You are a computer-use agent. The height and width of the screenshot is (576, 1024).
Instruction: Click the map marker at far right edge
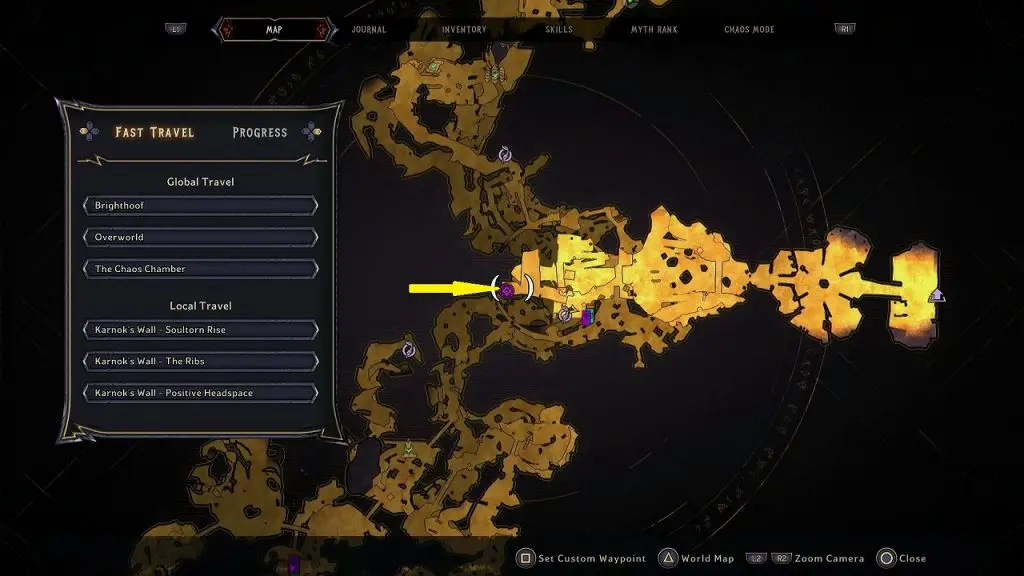pyautogui.click(x=936, y=295)
